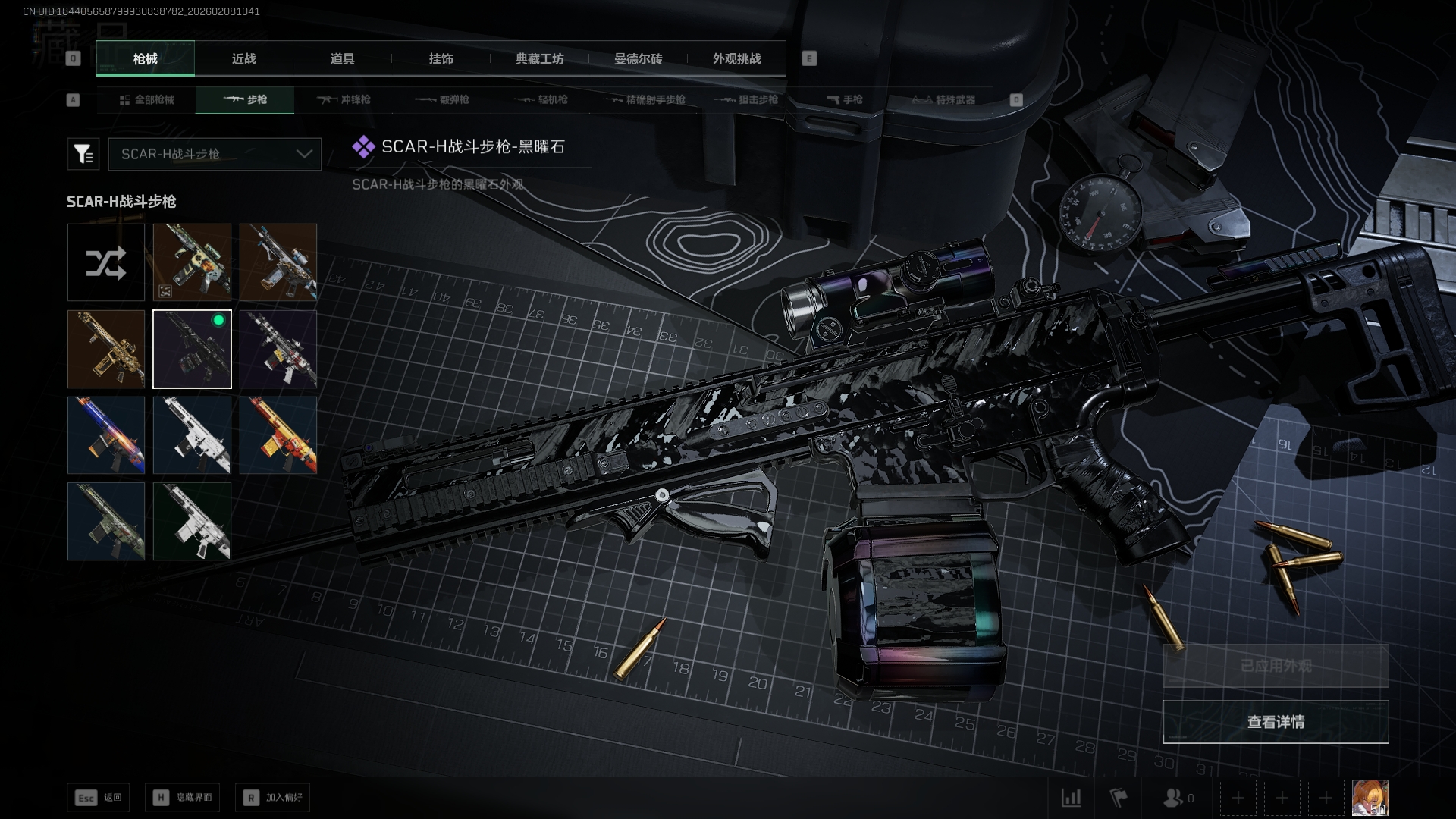Viewport: 1456px width, 819px height.
Task: Choose the 冲锋枪 submachine gun category
Action: pyautogui.click(x=344, y=99)
